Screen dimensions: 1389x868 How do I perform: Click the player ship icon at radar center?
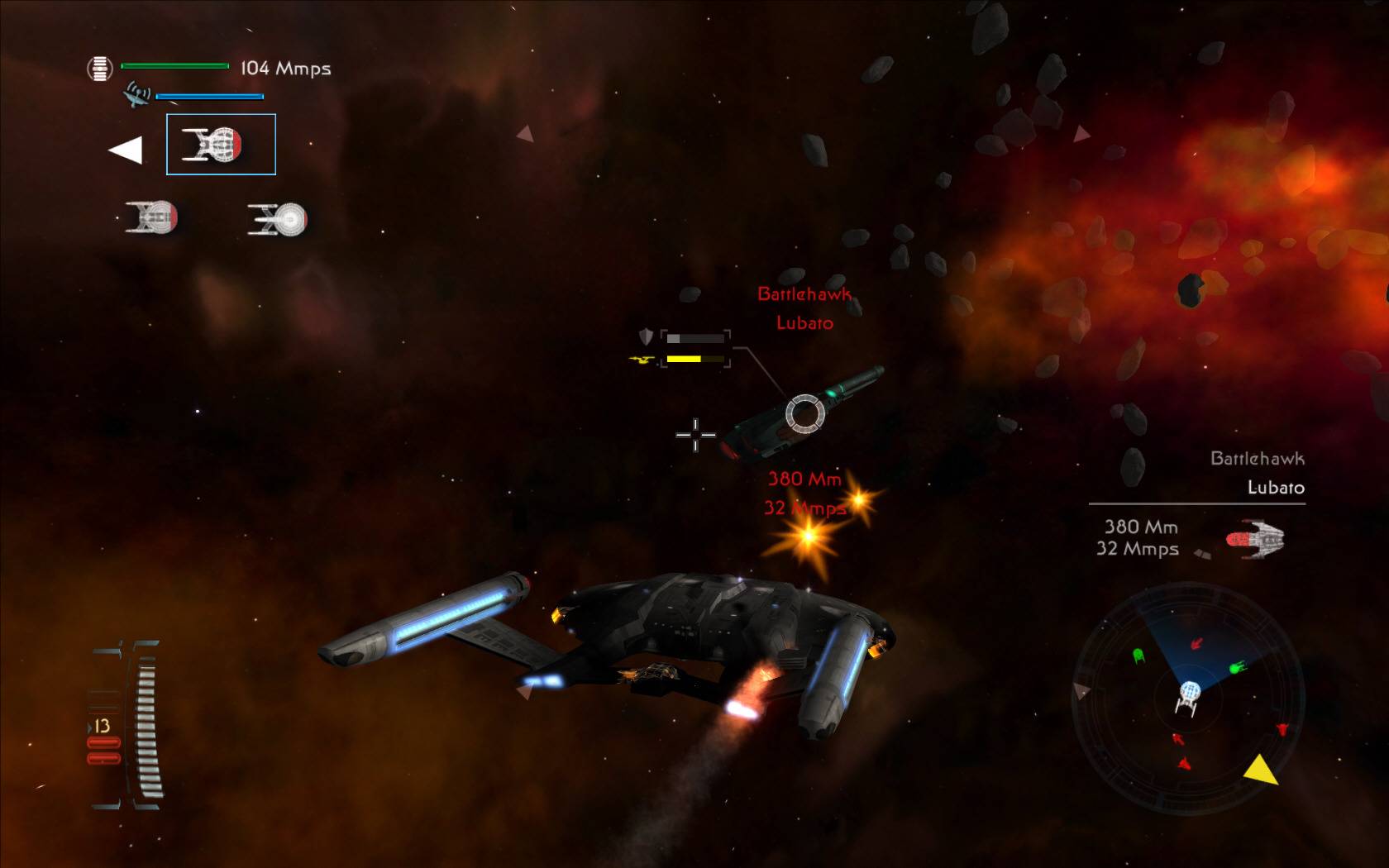pos(1188,697)
